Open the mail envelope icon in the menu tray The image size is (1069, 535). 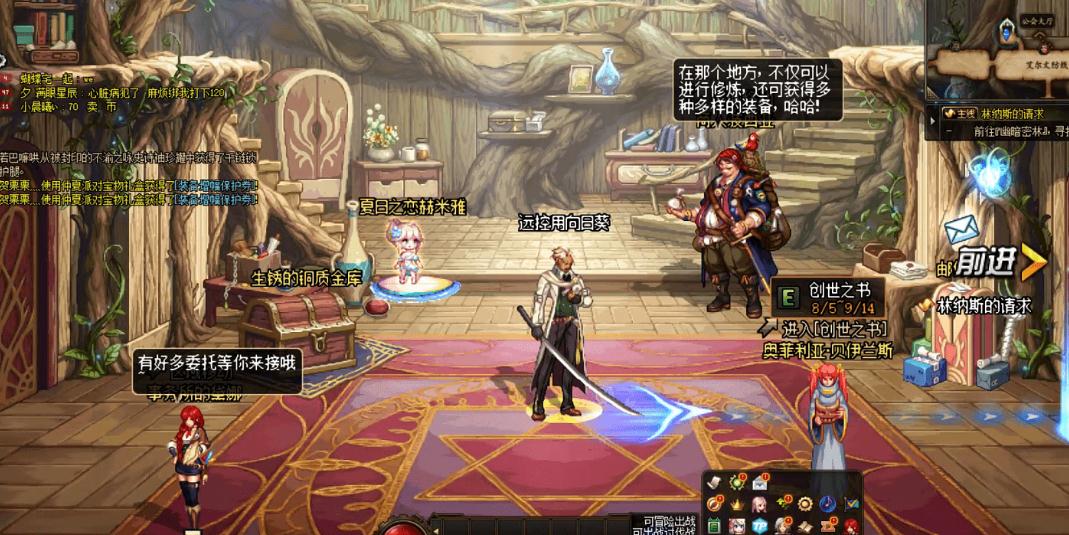point(760,484)
